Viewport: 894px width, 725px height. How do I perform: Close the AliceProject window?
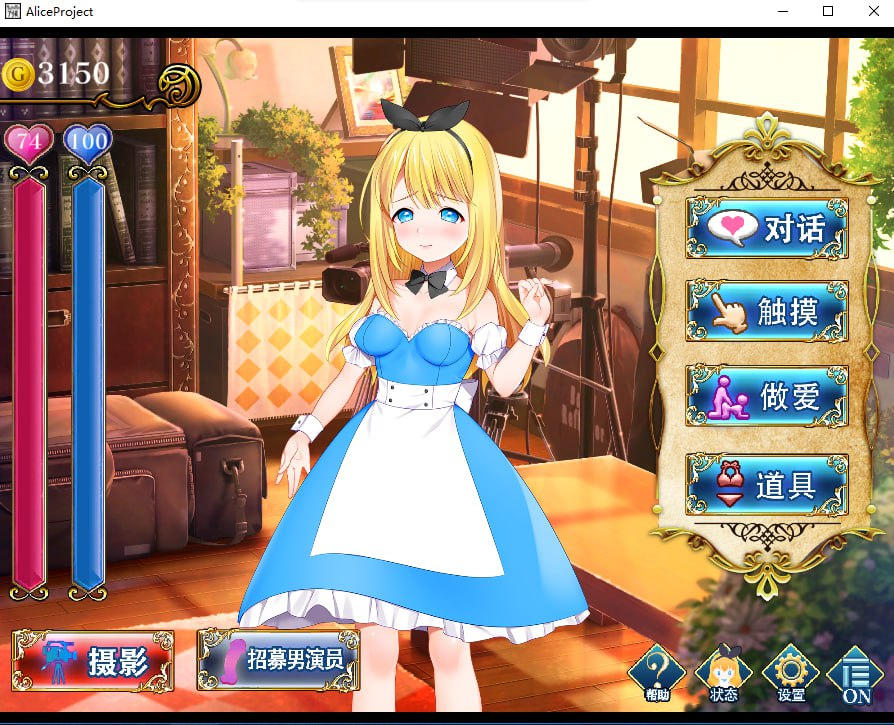[x=874, y=12]
